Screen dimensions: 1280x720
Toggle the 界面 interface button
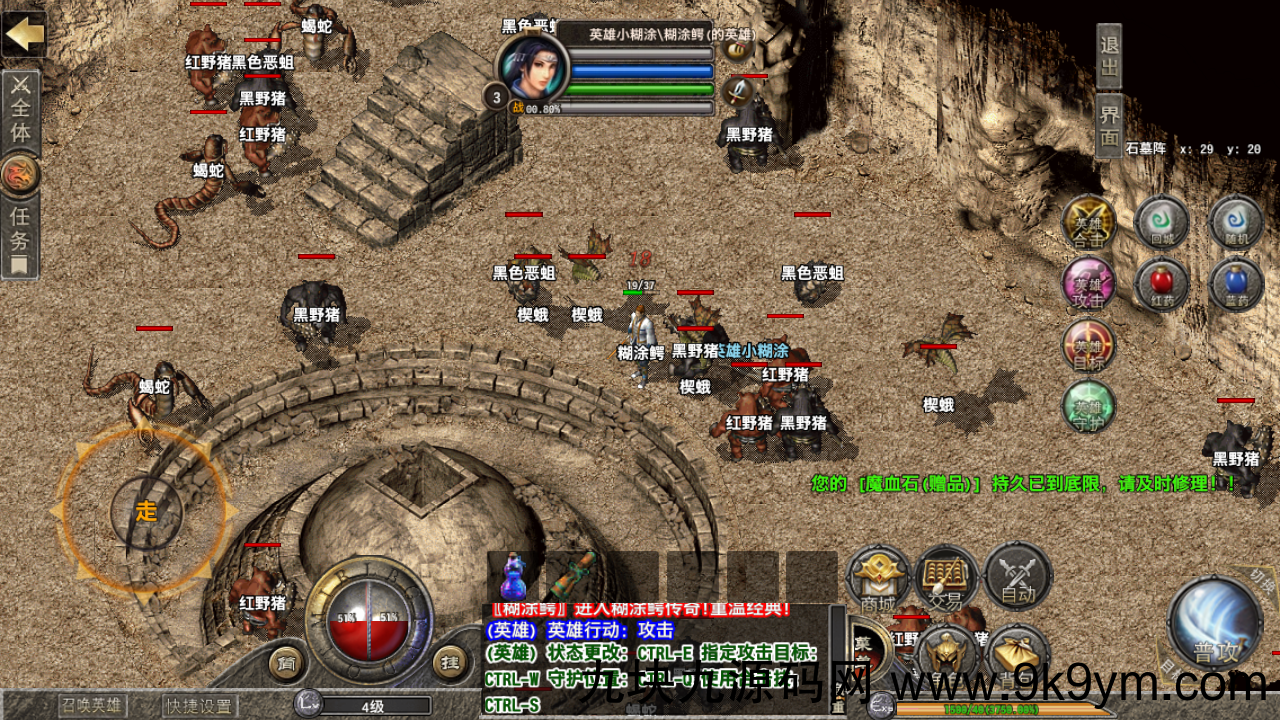(1109, 125)
